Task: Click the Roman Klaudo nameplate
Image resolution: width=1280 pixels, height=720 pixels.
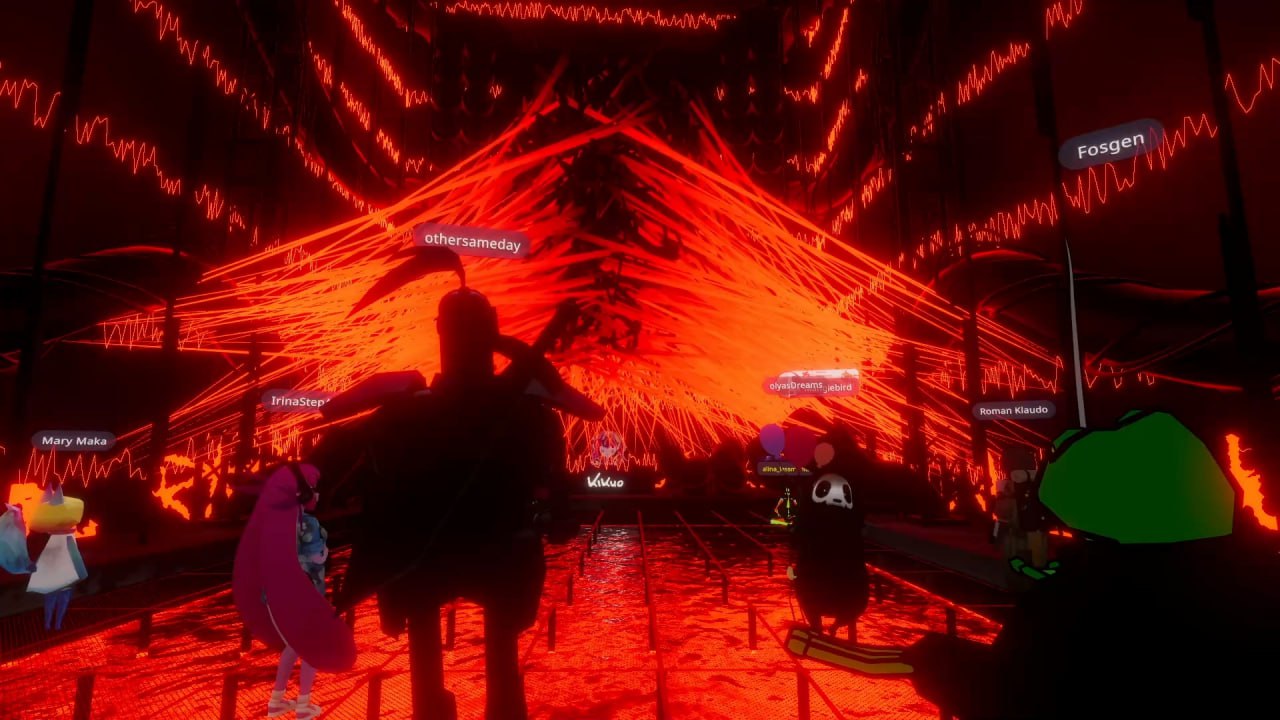Action: click(1013, 410)
